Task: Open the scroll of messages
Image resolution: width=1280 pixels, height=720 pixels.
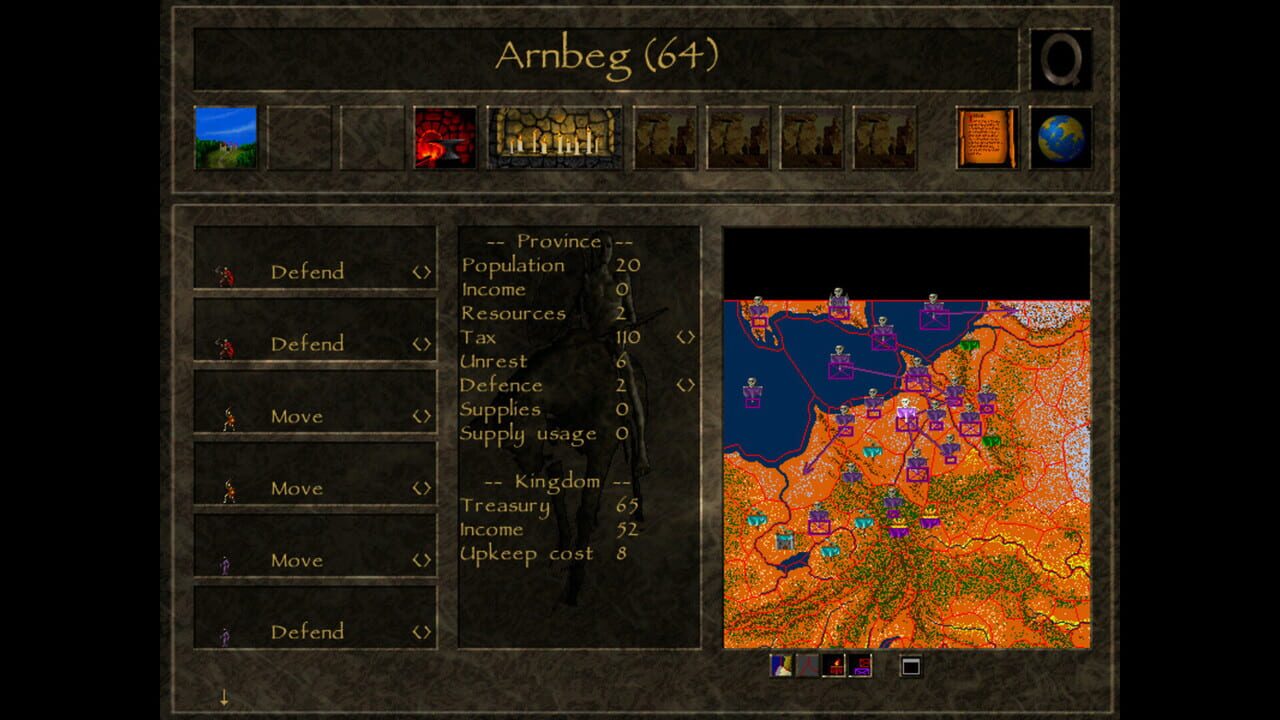Action: click(986, 137)
